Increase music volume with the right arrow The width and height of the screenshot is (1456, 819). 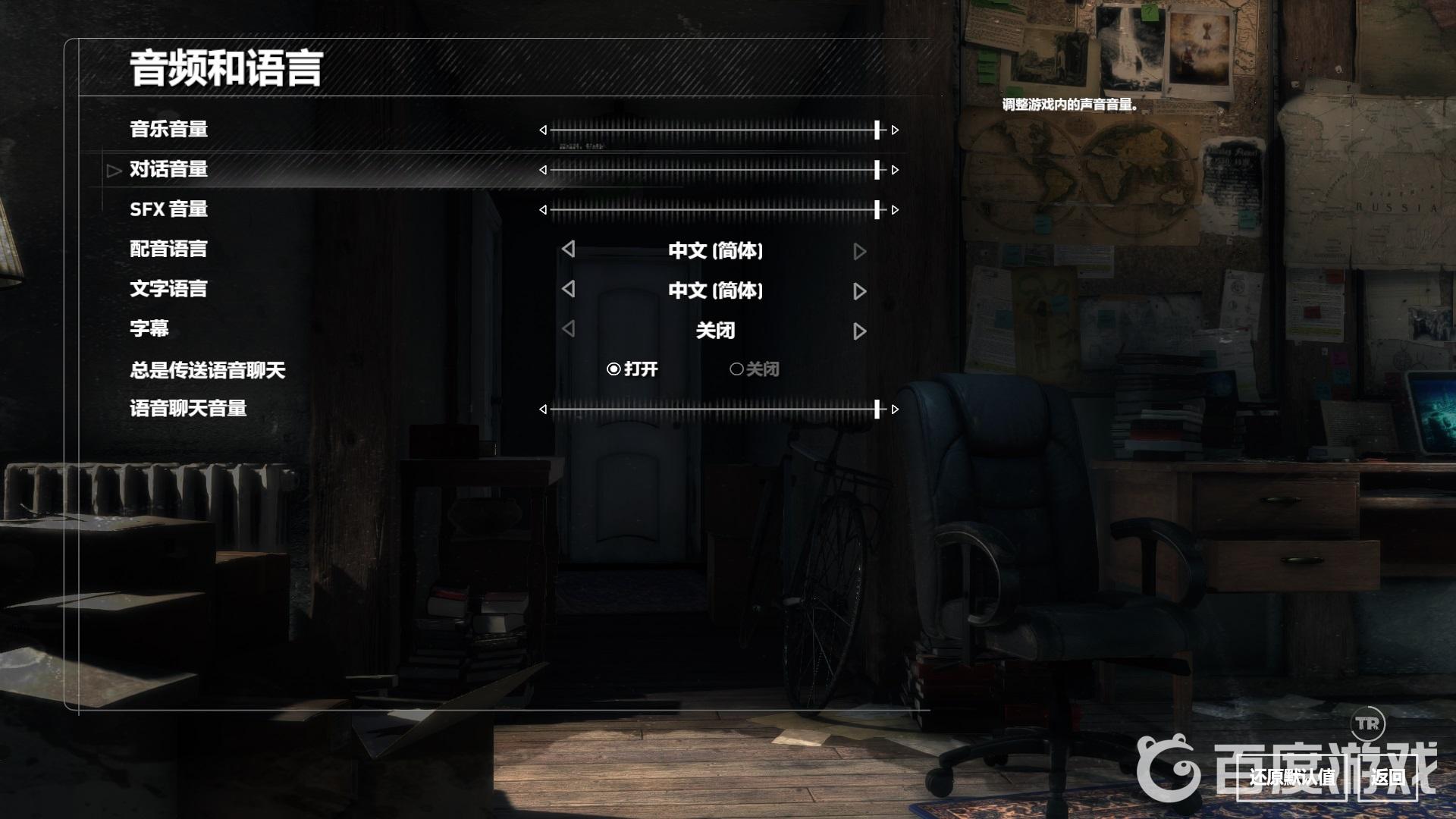896,130
